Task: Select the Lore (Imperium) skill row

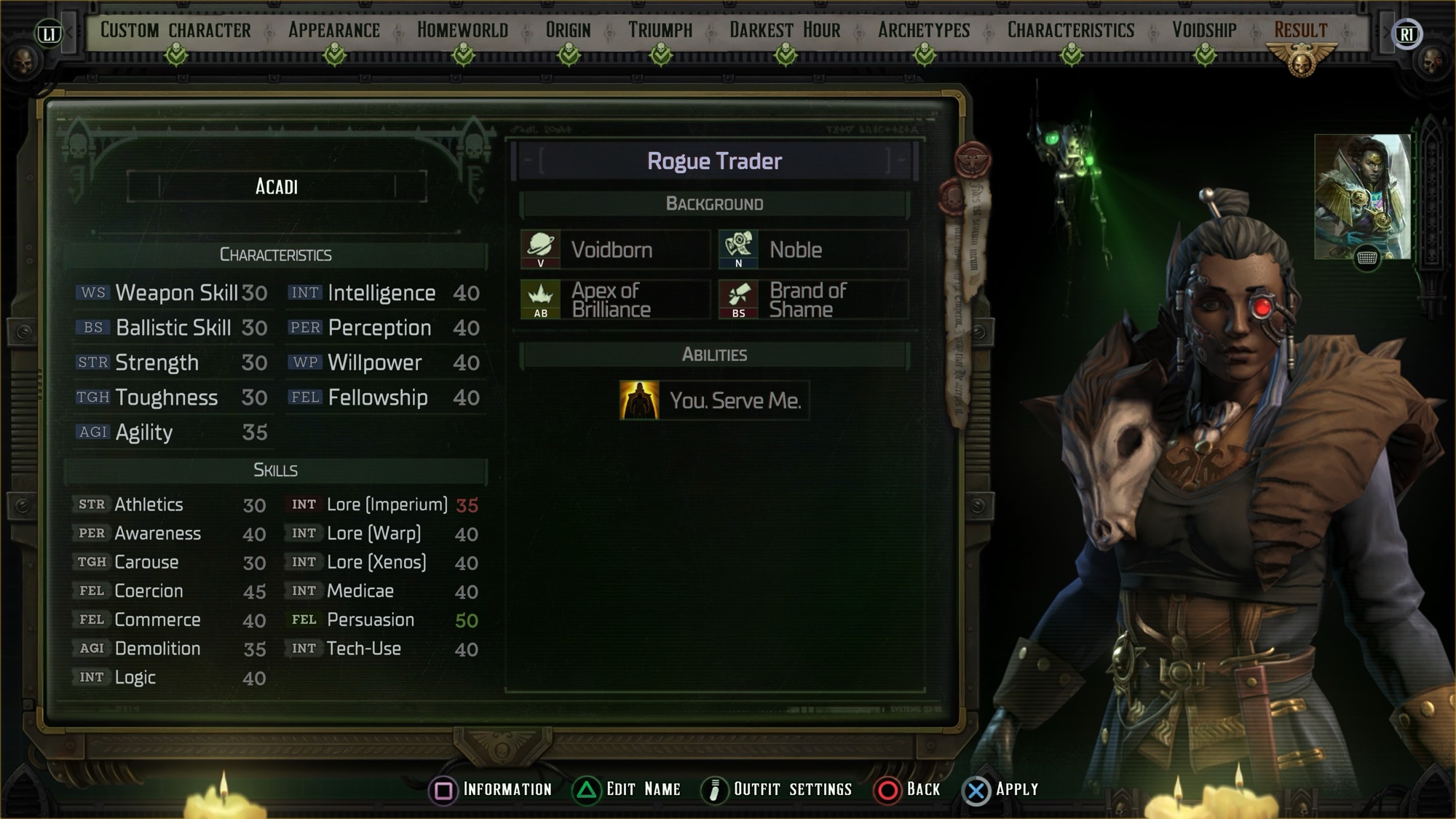Action: [384, 505]
